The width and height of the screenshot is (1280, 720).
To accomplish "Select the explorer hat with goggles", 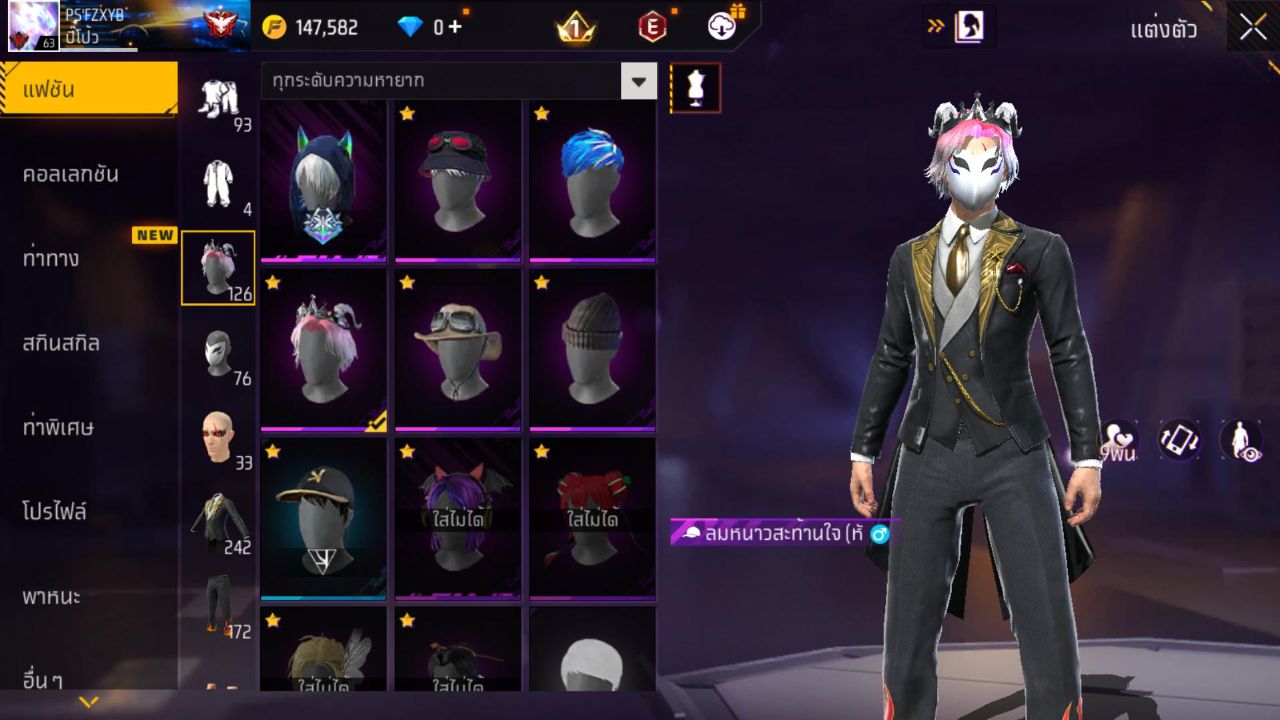I will pos(458,350).
